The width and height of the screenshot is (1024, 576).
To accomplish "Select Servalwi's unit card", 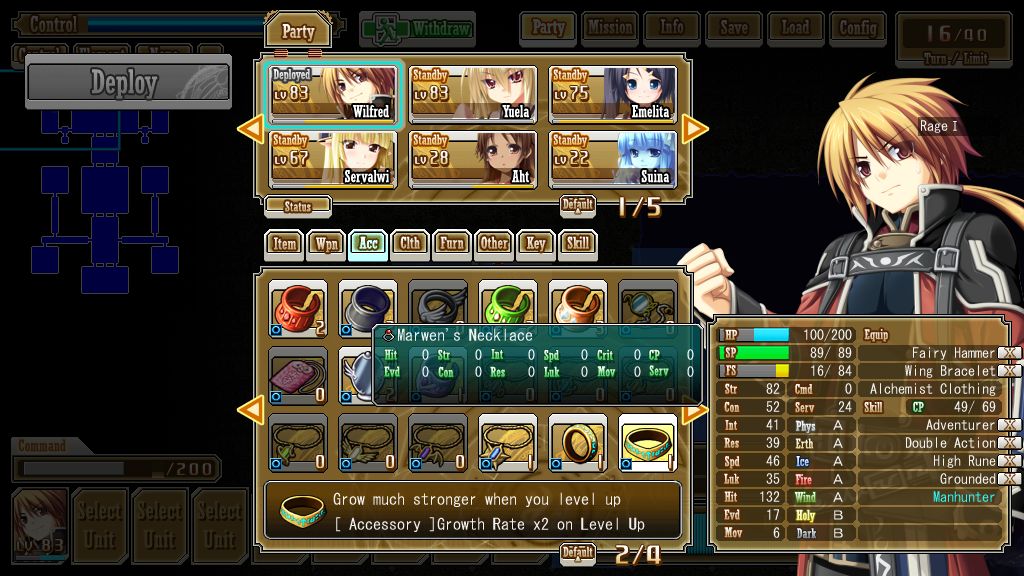I will (x=335, y=159).
